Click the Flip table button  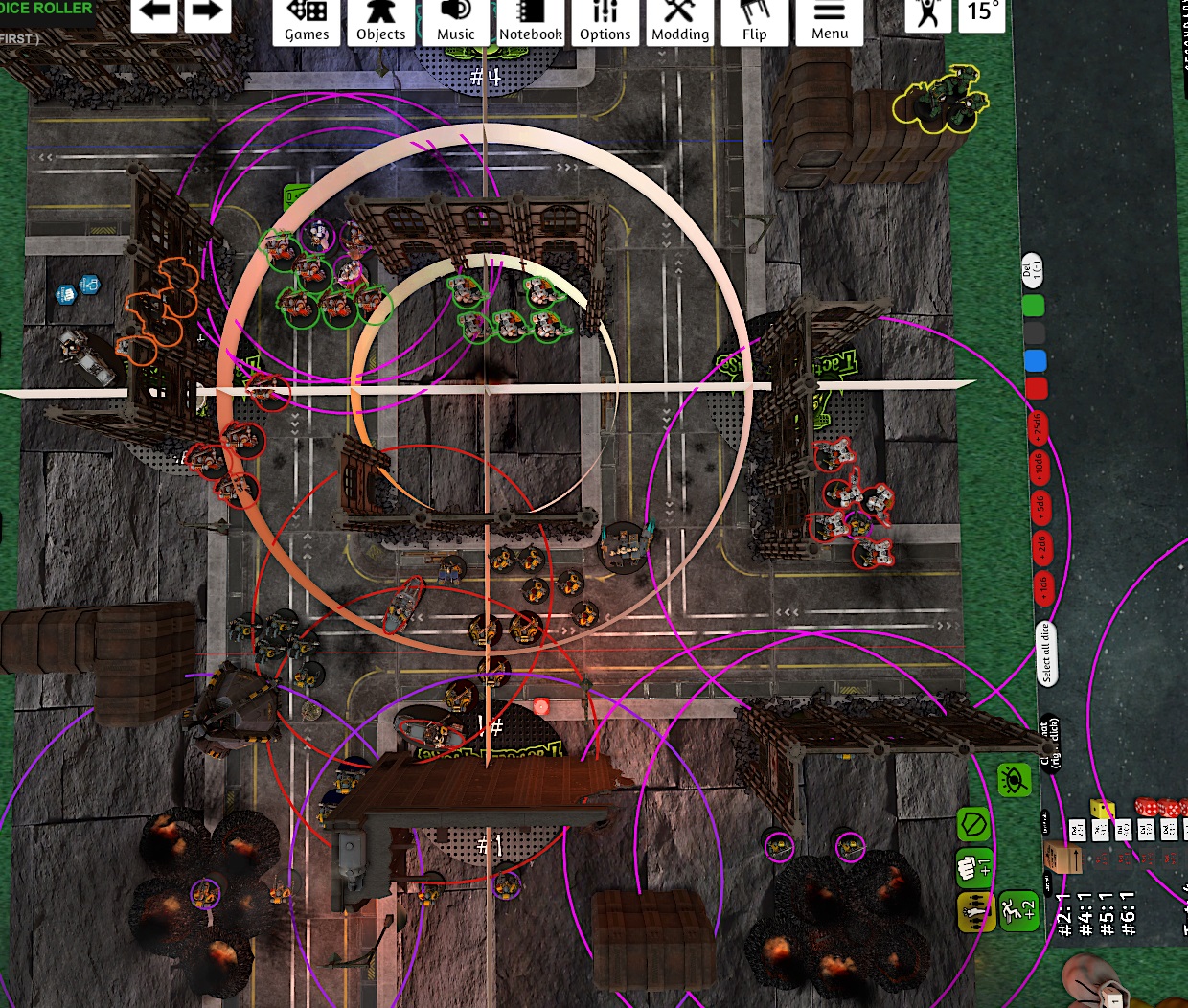click(x=755, y=22)
